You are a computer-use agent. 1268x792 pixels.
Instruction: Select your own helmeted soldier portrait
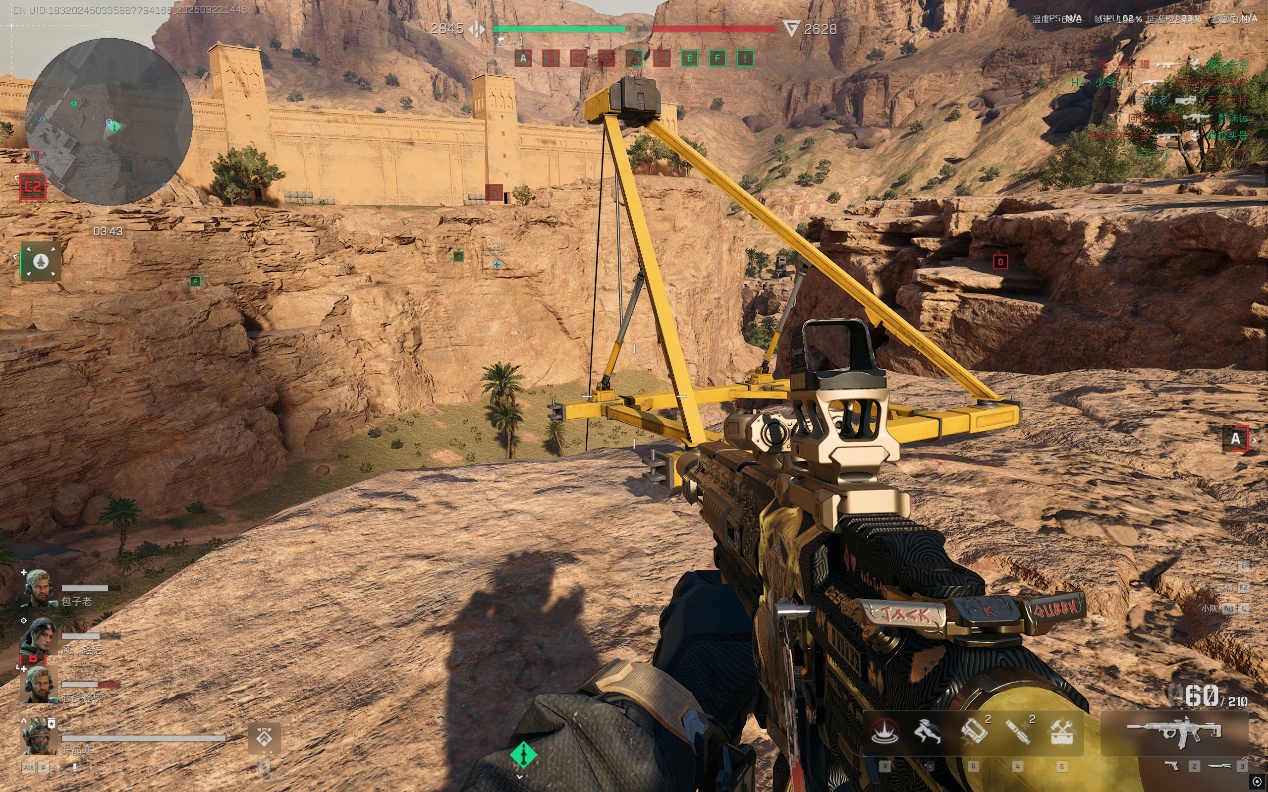coord(38,736)
